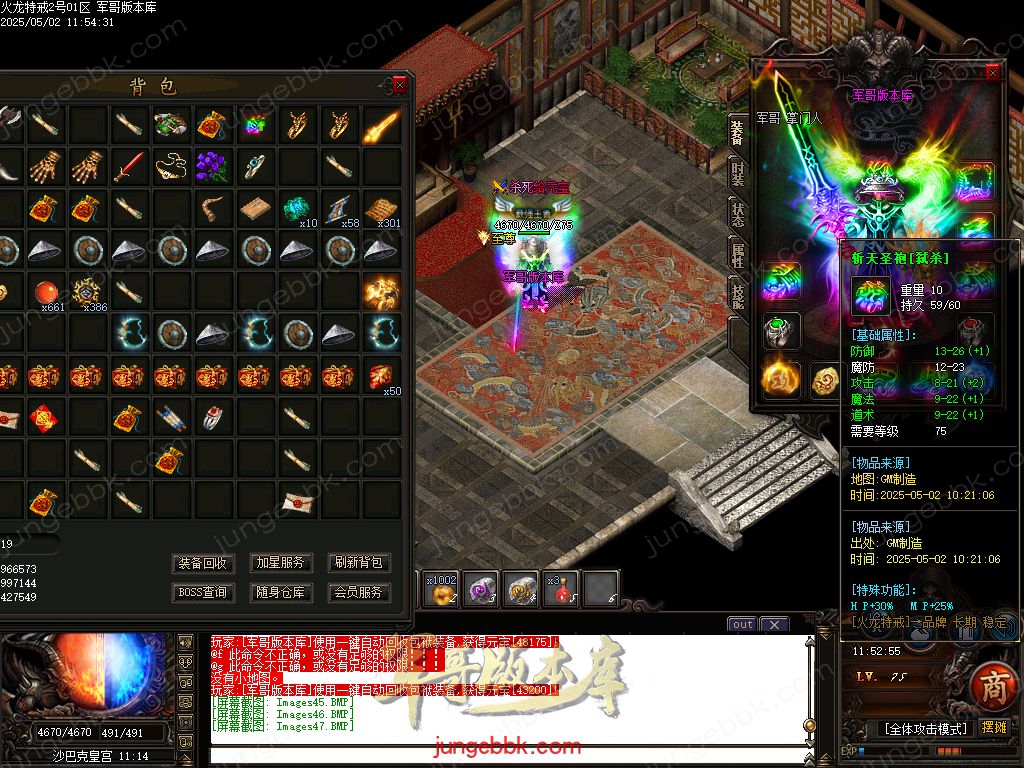
Task: Select the purple flower bouquet item
Action: tap(213, 165)
